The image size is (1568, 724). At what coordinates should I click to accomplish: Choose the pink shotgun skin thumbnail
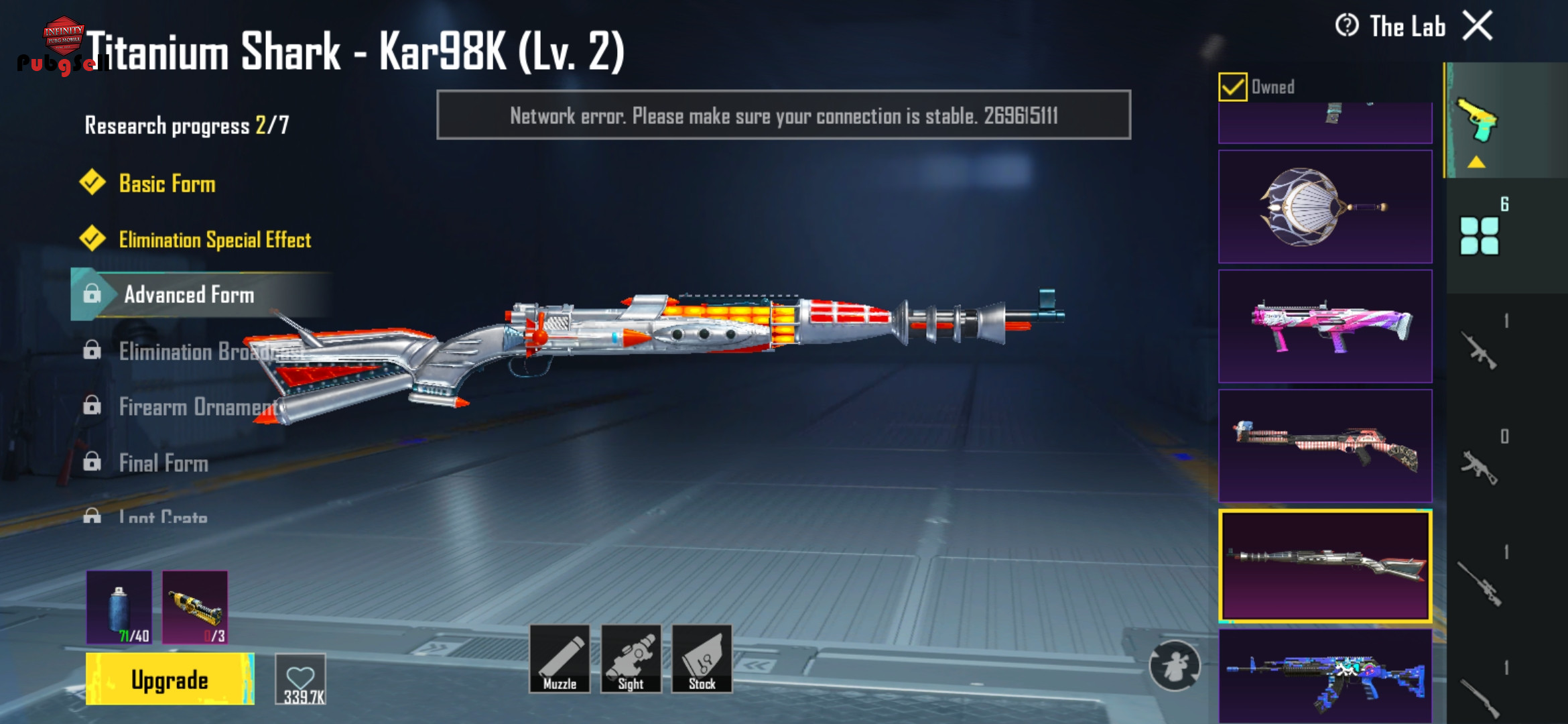click(1325, 326)
